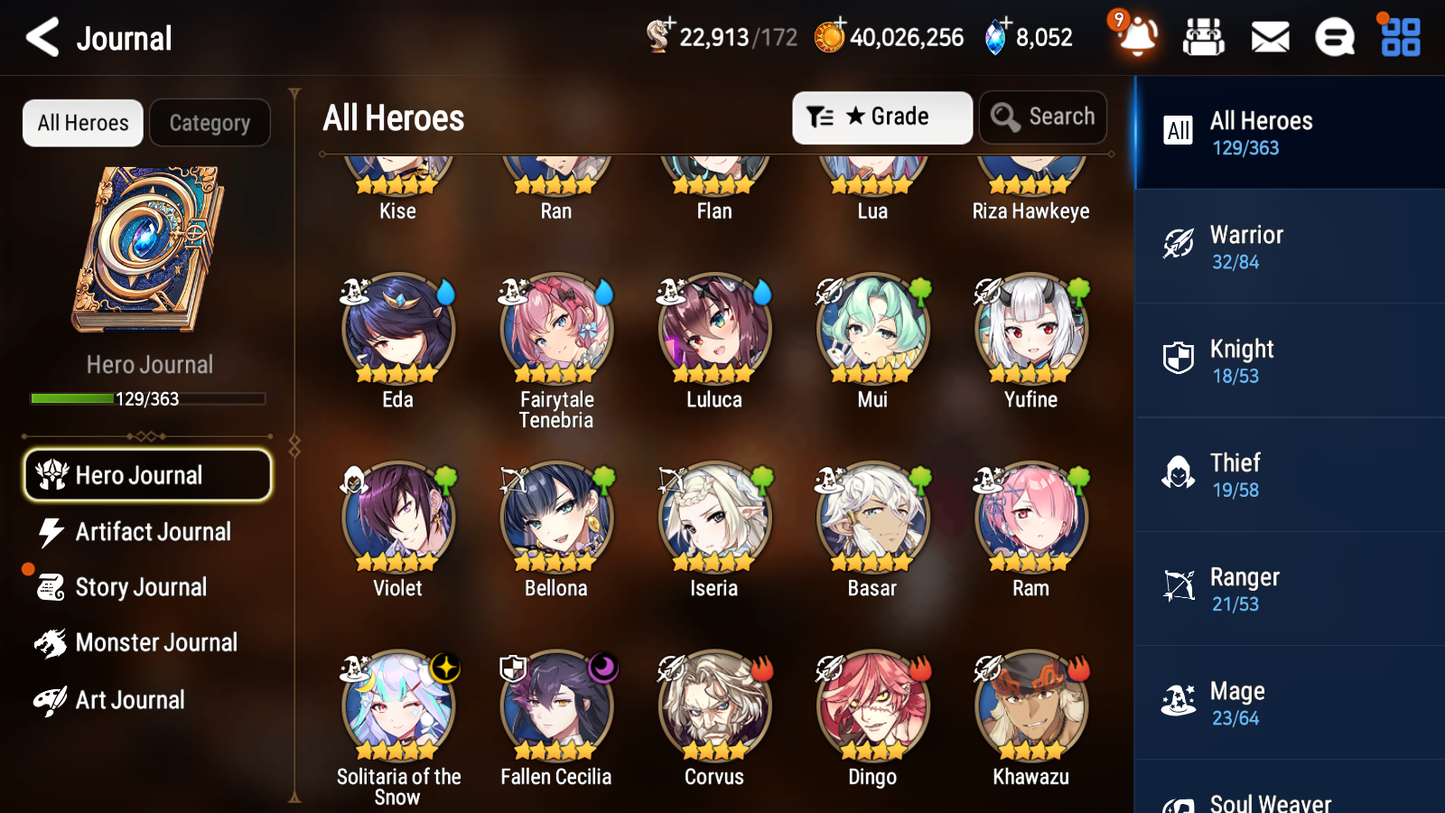Select Yufine's hero portrait
Viewport: 1445px width, 813px height.
1030,328
